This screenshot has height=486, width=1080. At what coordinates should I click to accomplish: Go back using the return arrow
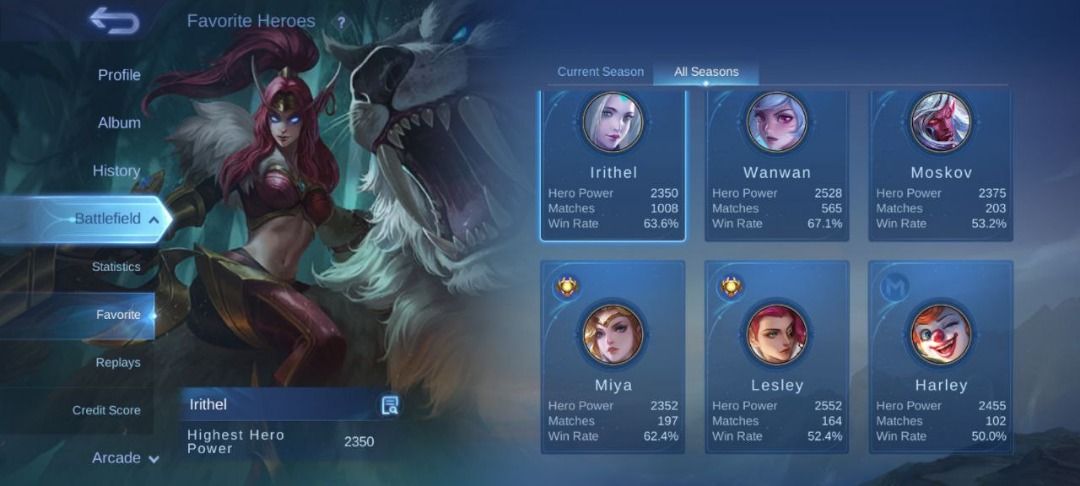coord(113,19)
